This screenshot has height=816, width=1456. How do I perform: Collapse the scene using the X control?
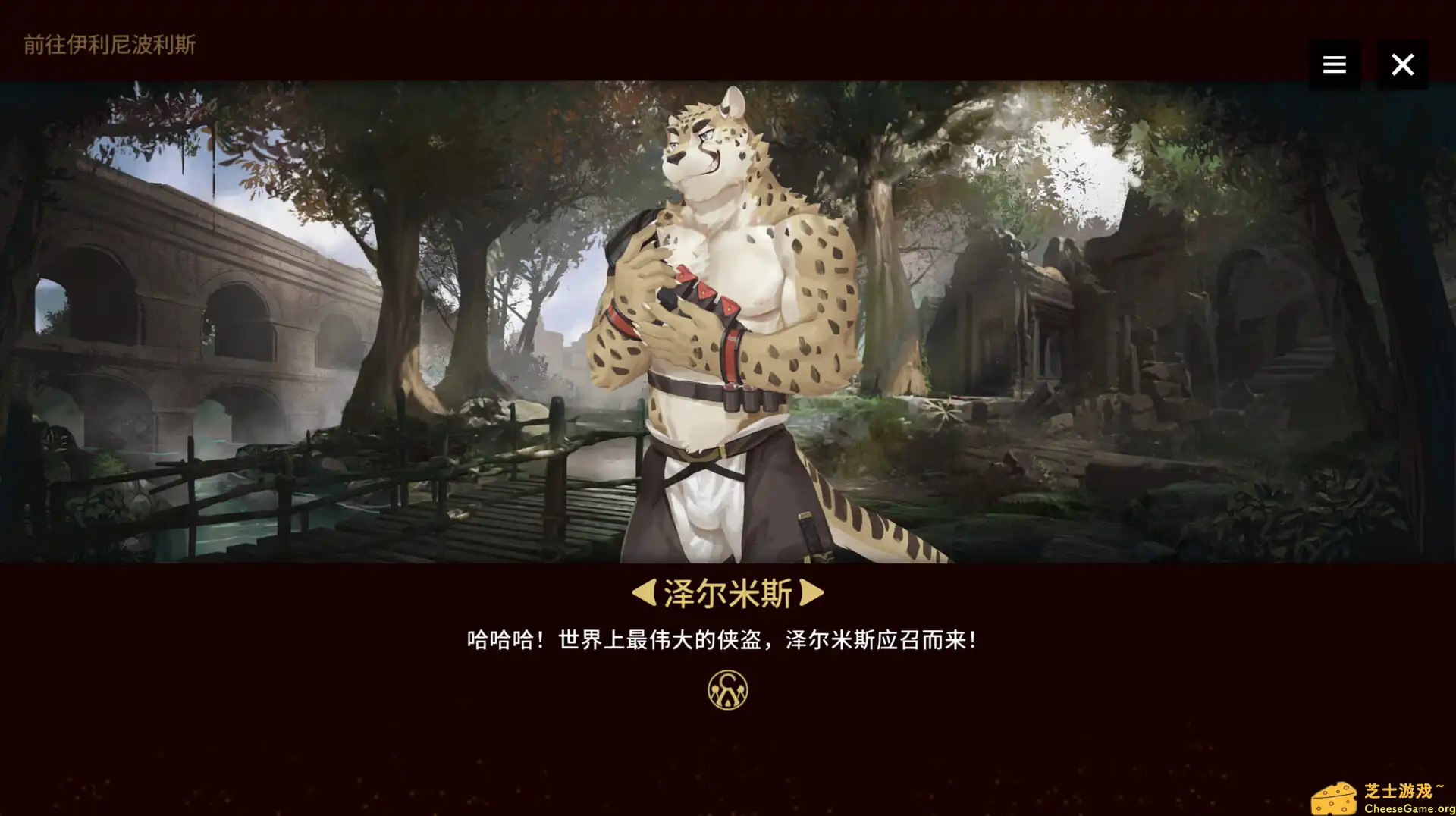click(1403, 64)
